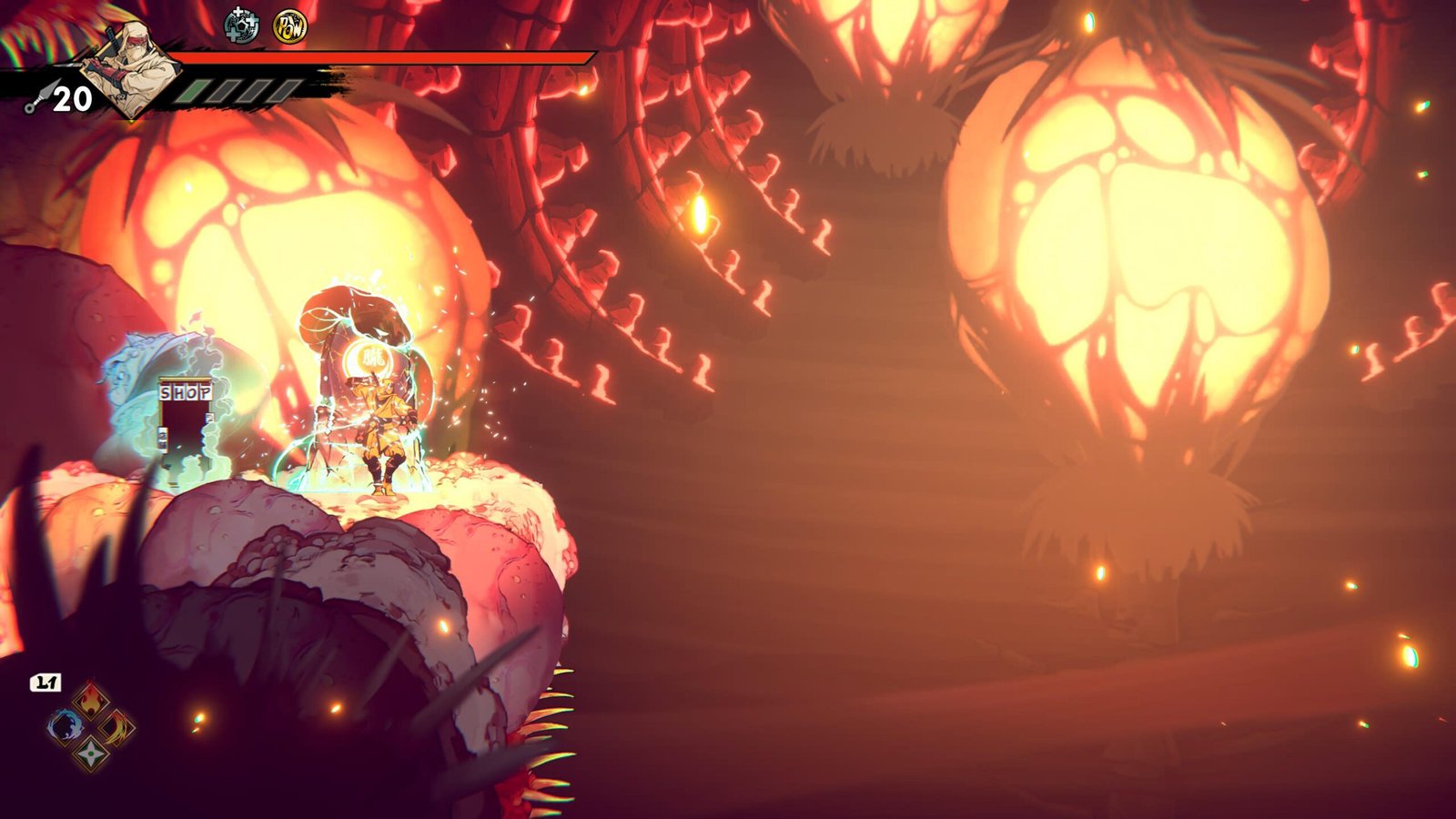Select the gold POW amulet icon
The height and width of the screenshot is (819, 1456).
[x=290, y=27]
